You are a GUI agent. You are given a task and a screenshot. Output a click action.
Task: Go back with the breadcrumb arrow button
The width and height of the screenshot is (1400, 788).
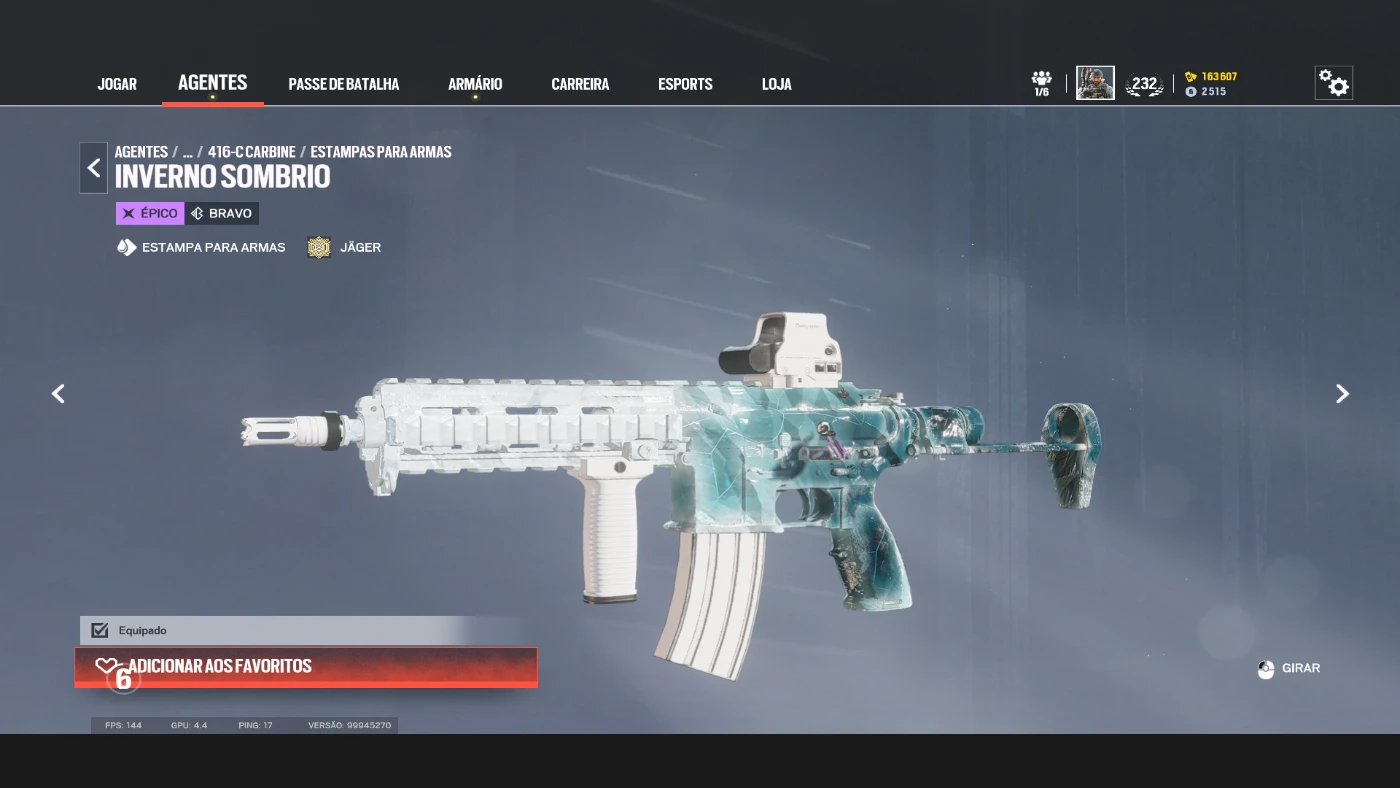pyautogui.click(x=93, y=168)
